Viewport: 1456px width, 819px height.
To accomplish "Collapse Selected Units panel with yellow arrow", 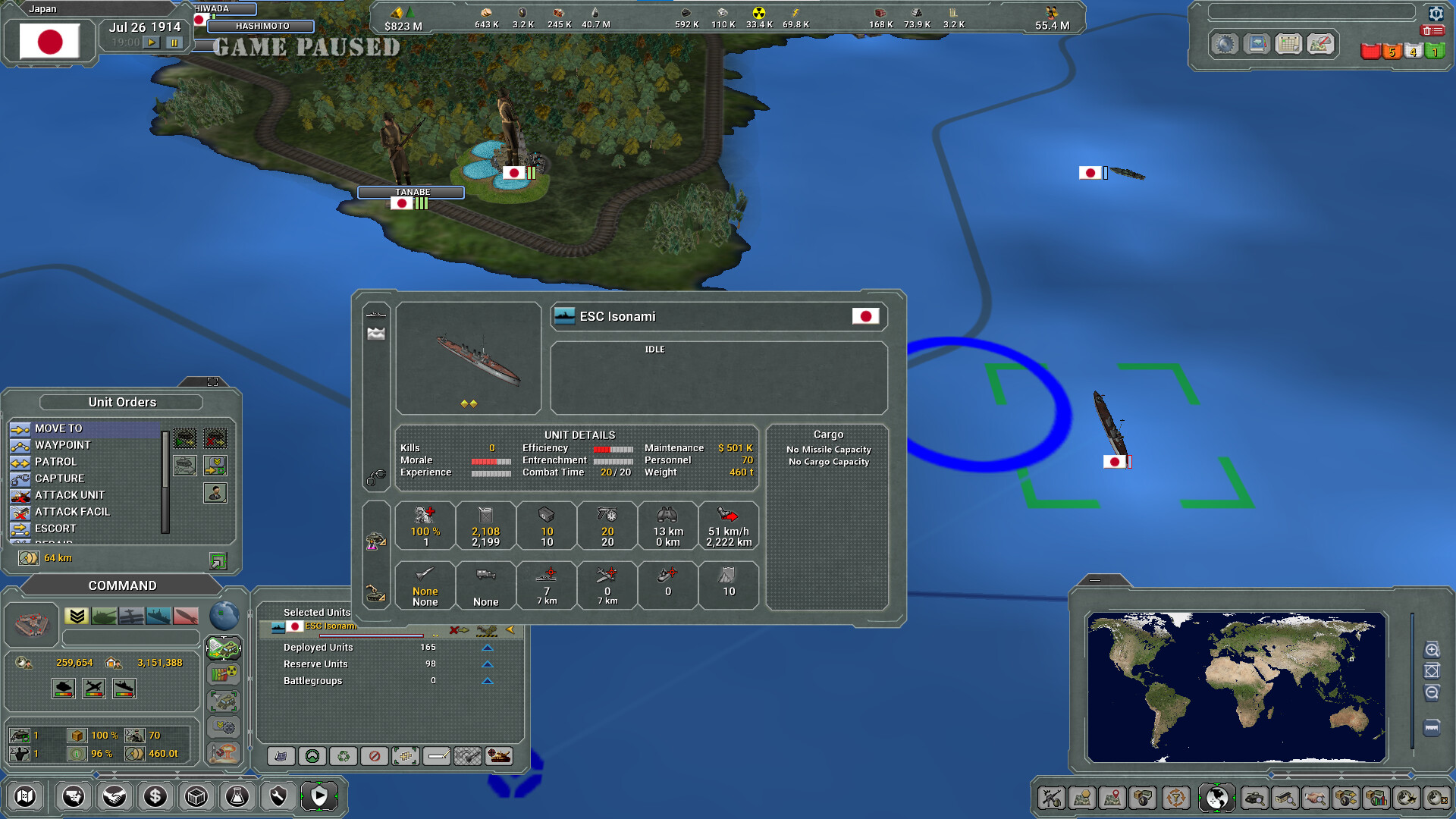I will pyautogui.click(x=511, y=629).
